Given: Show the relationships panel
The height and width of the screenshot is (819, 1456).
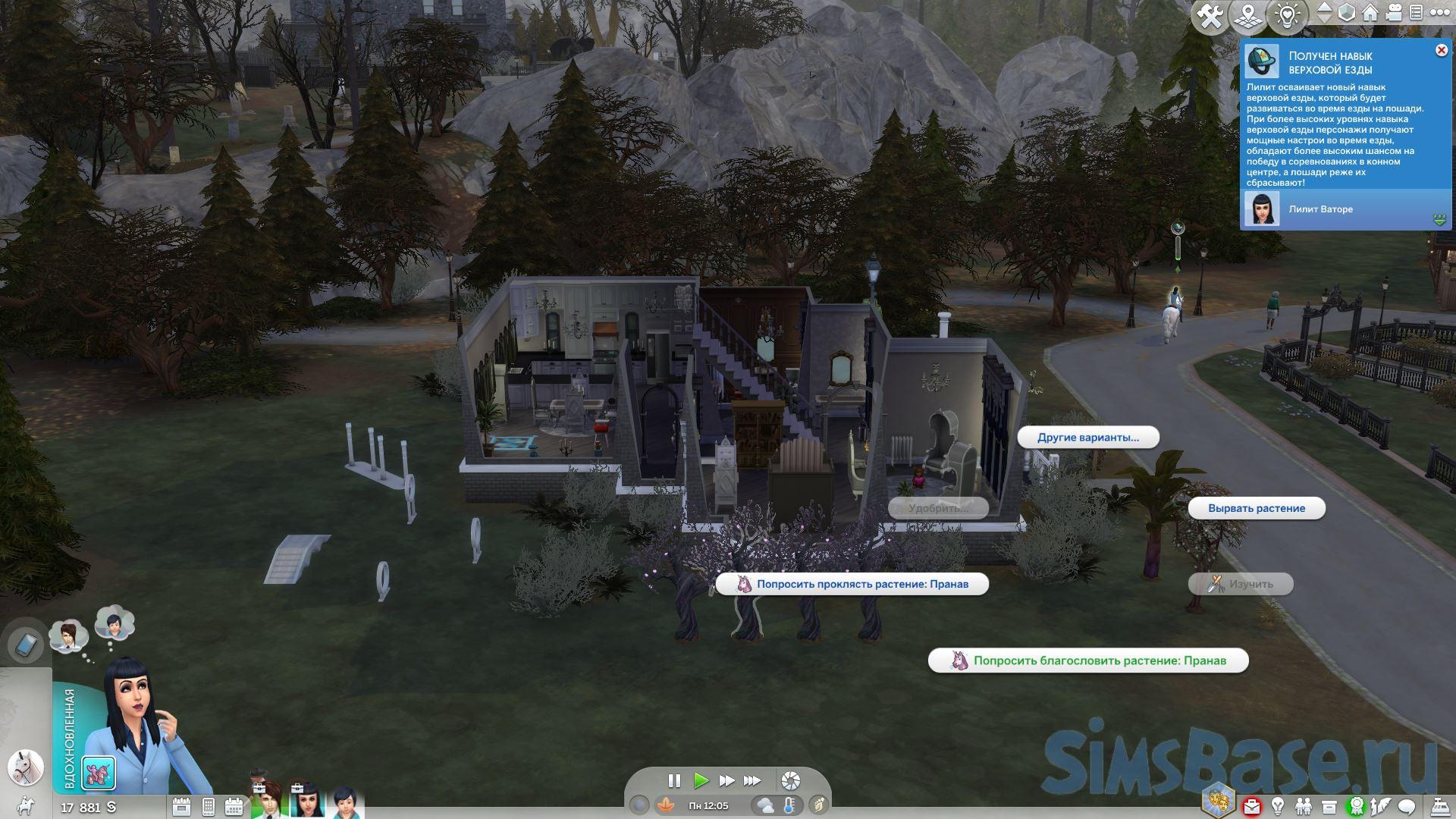Looking at the screenshot, I should tap(1304, 806).
